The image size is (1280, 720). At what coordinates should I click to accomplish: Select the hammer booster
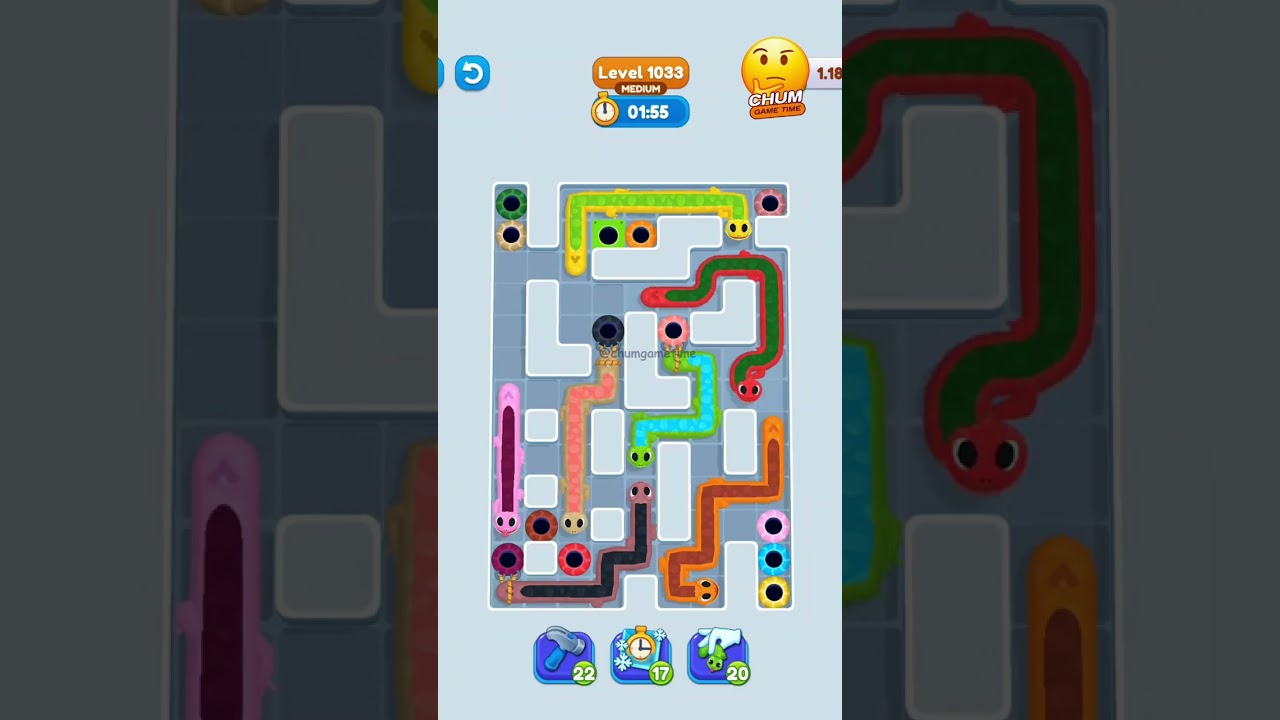point(564,655)
